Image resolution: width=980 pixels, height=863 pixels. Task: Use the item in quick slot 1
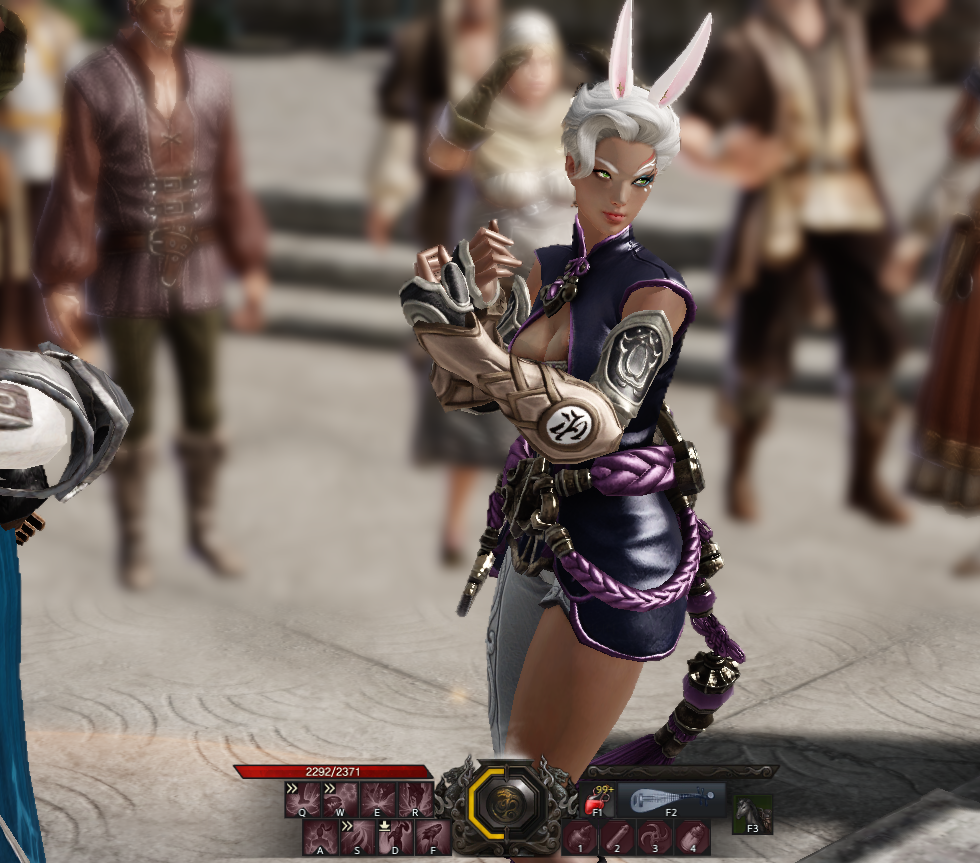click(580, 837)
